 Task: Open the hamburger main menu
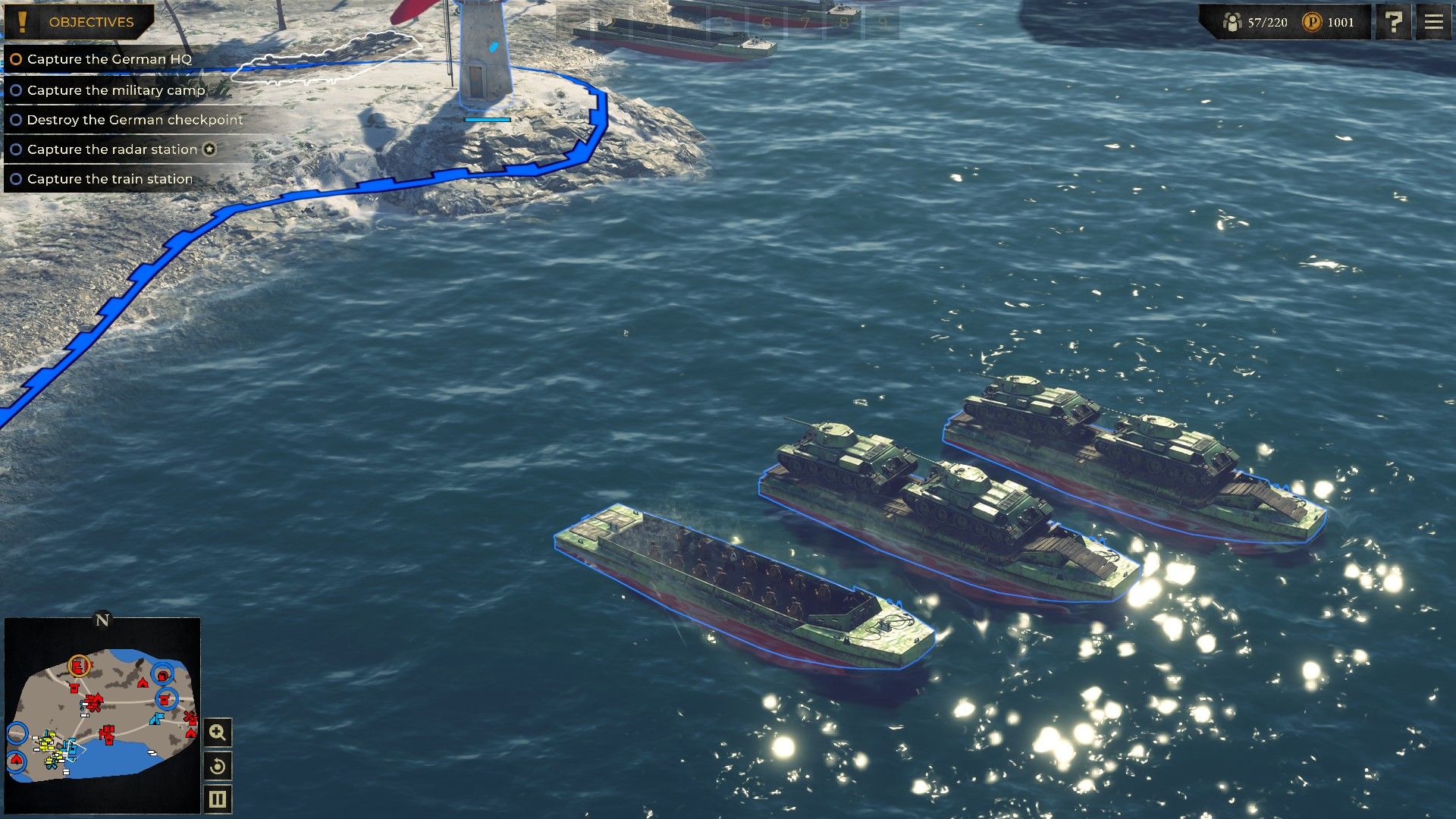point(1433,22)
